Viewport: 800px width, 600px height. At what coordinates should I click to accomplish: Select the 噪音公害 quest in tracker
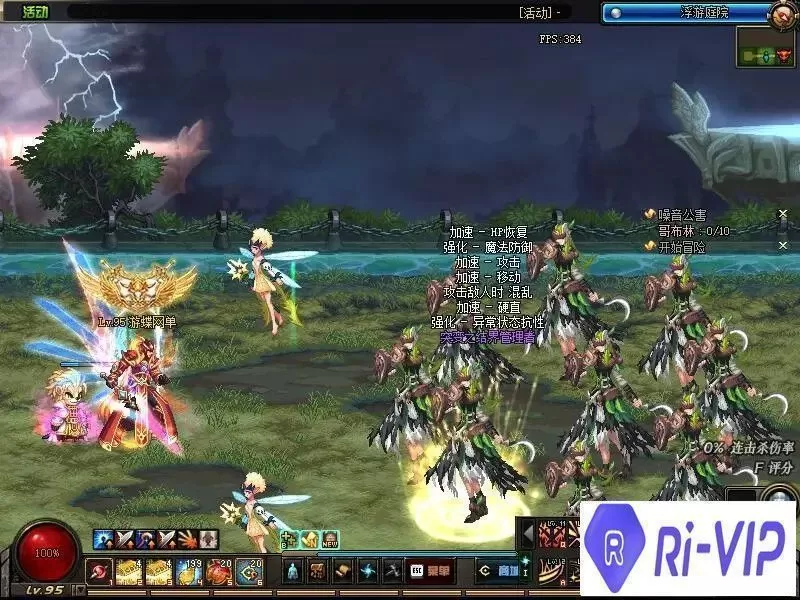click(682, 215)
